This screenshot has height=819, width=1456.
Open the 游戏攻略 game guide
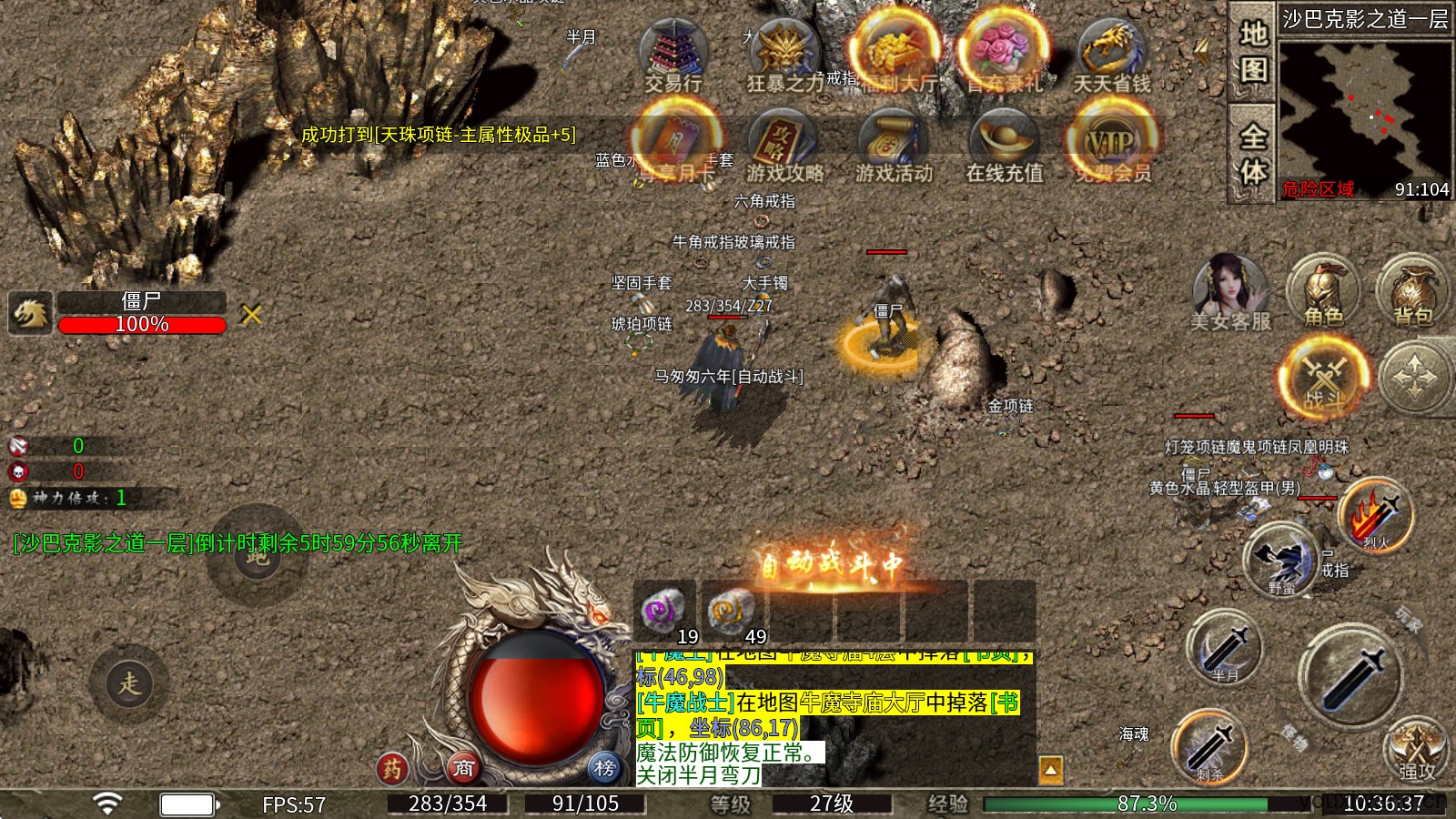click(784, 146)
